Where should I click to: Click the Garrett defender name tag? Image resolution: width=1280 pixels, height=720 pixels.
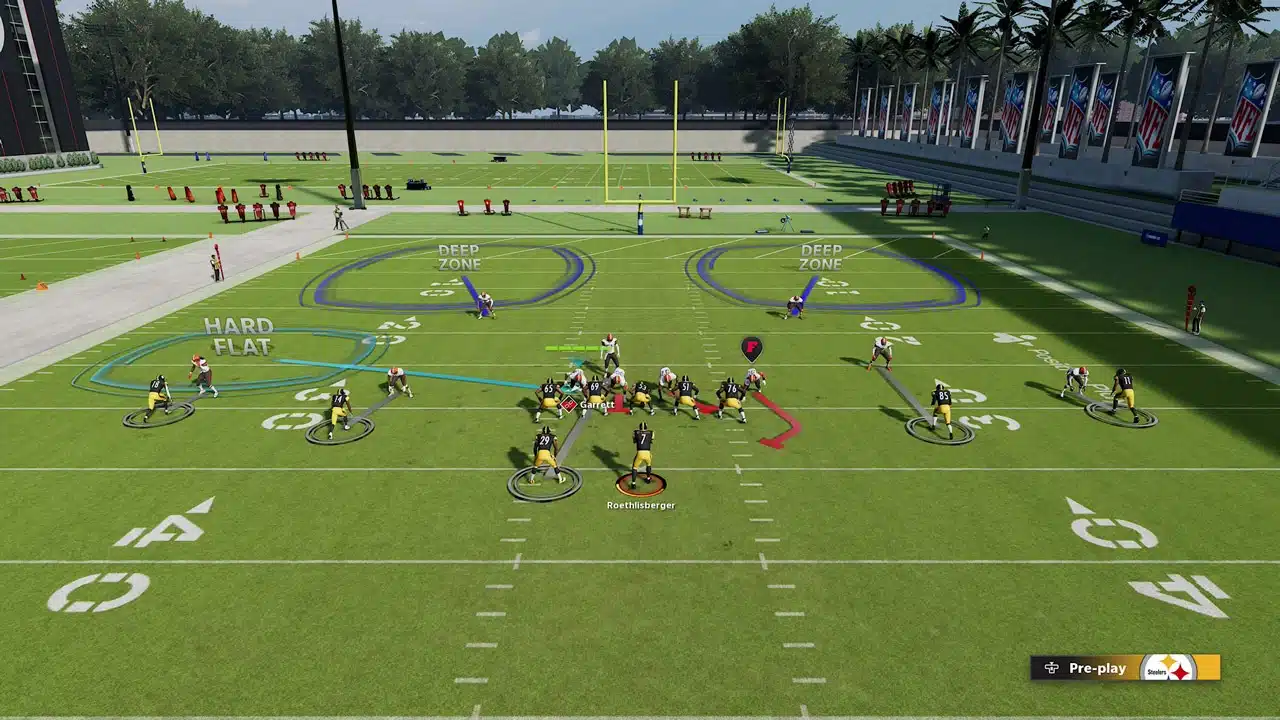pos(595,405)
